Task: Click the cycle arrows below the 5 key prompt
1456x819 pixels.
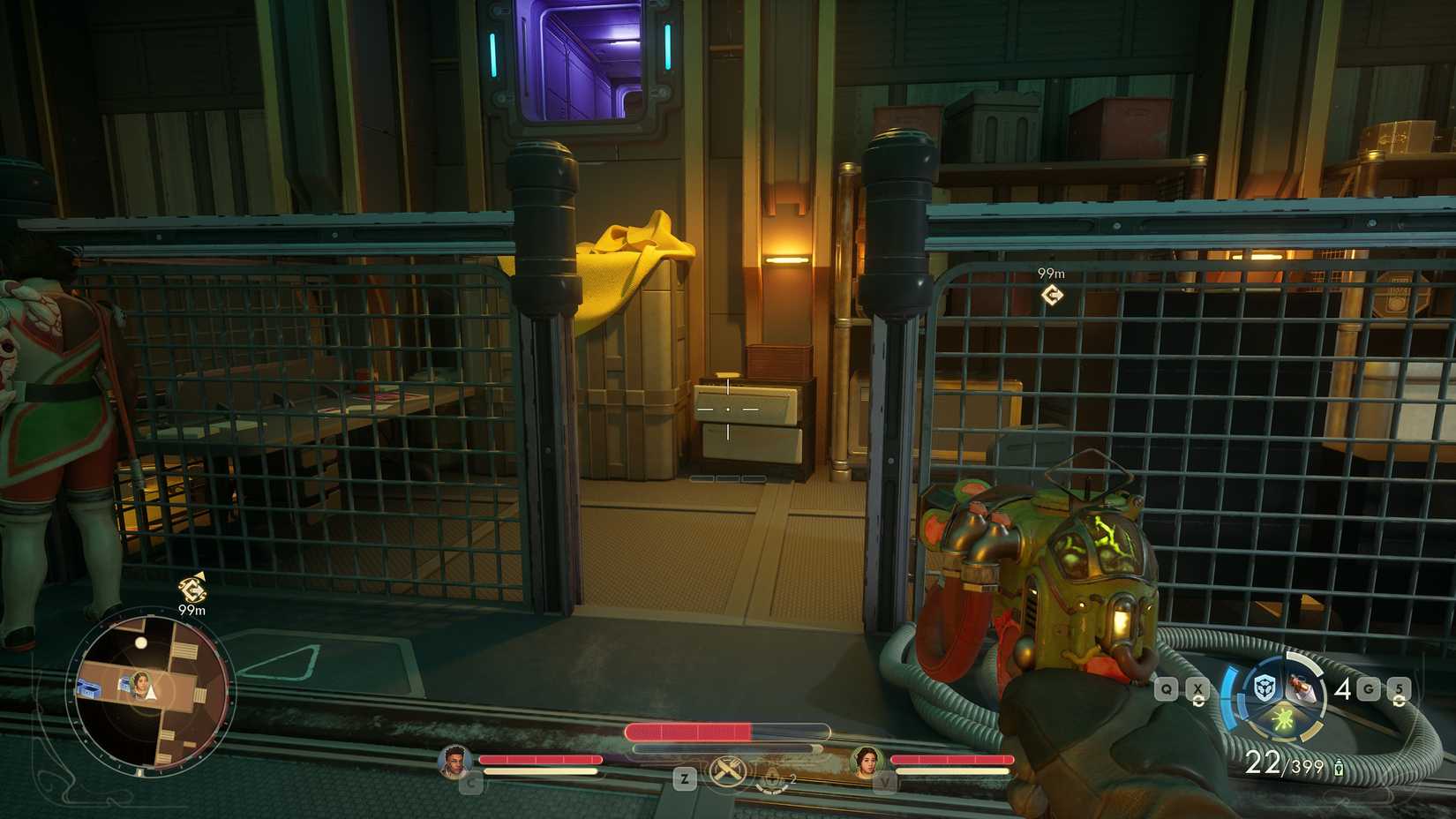Action: pos(1399,701)
